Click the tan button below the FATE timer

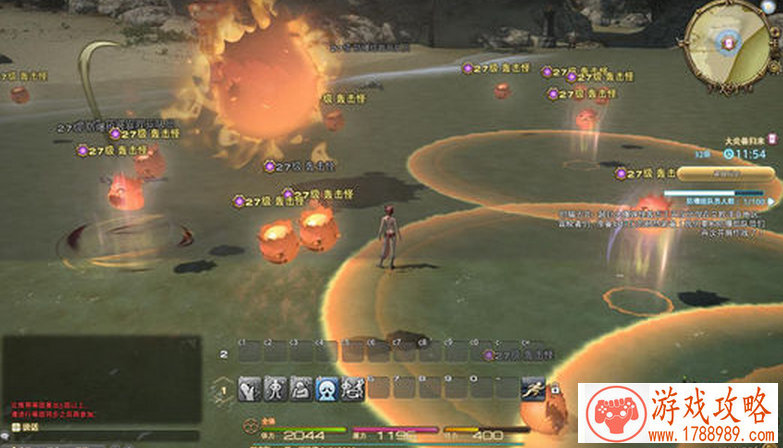[723, 172]
